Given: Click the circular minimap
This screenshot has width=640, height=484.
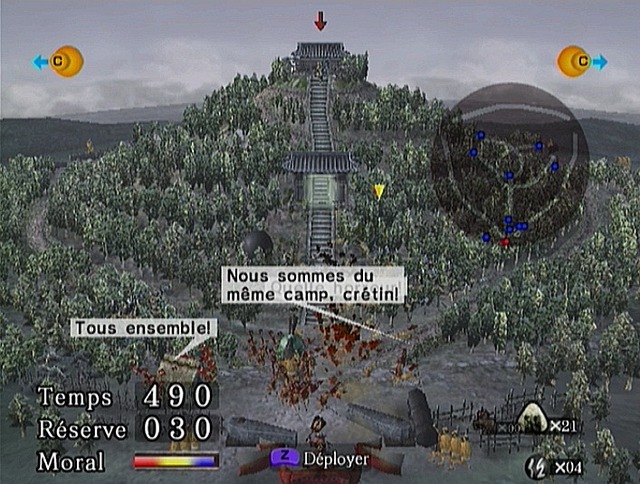Looking at the screenshot, I should [509, 164].
